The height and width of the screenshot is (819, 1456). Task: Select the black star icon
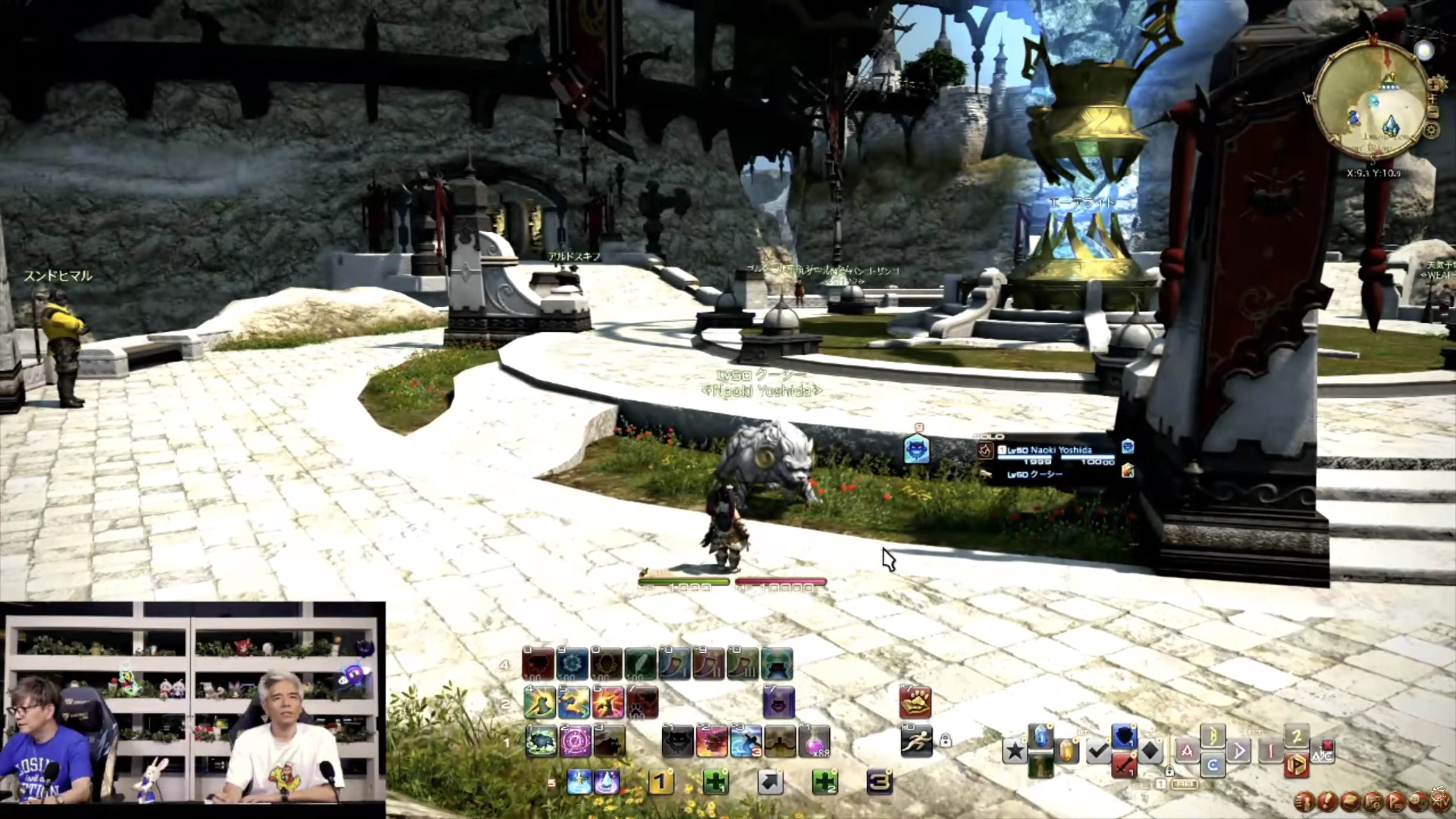1015,752
